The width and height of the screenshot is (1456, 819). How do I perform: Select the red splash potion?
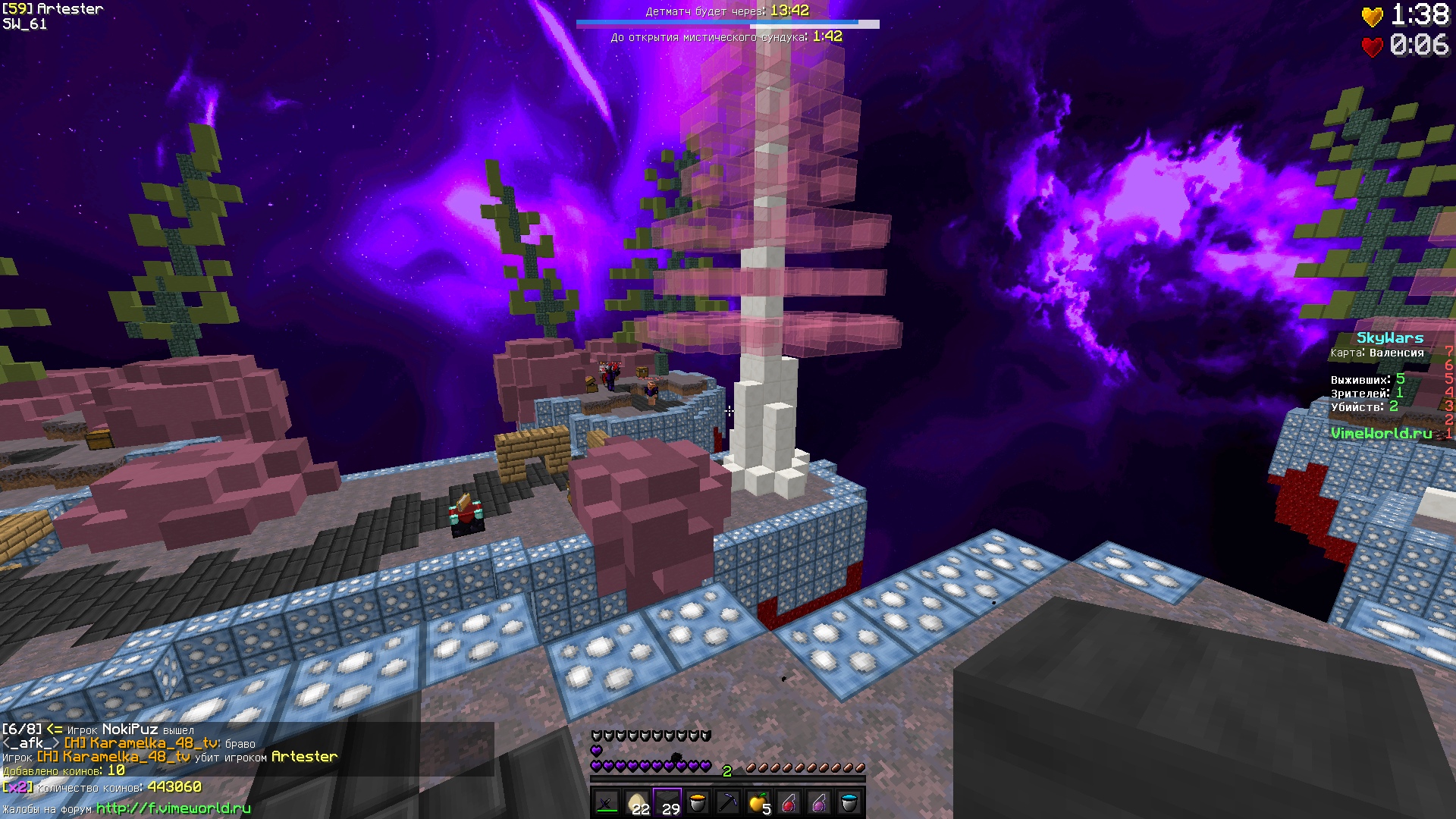789,802
